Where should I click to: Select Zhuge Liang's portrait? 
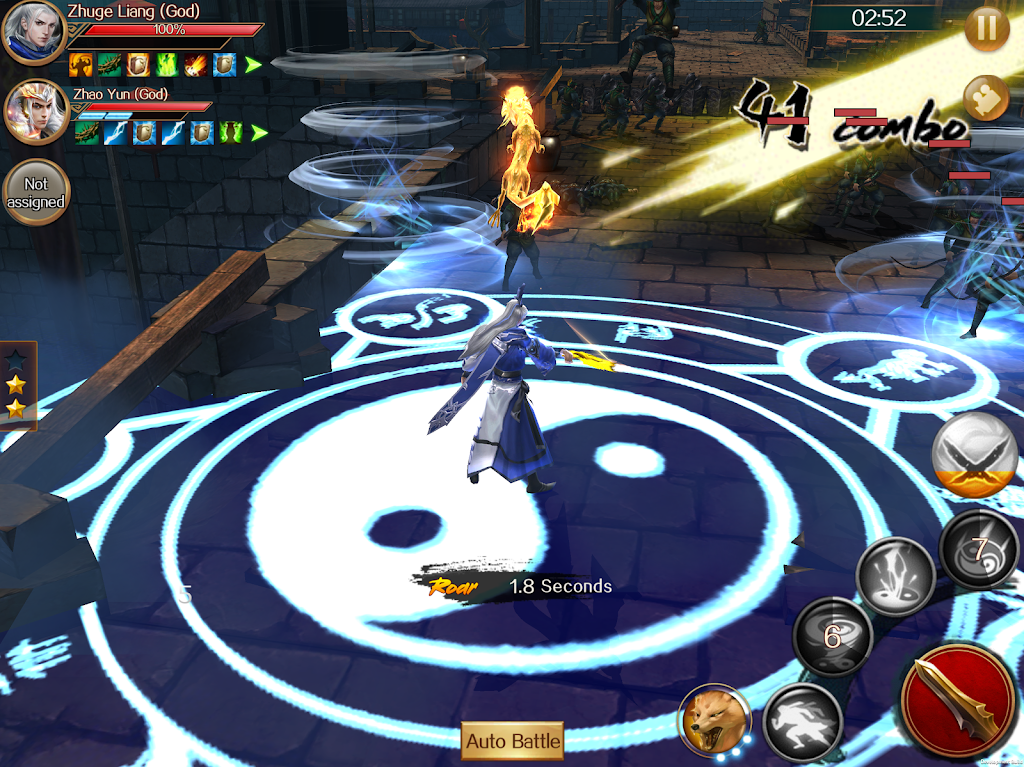pyautogui.click(x=34, y=33)
